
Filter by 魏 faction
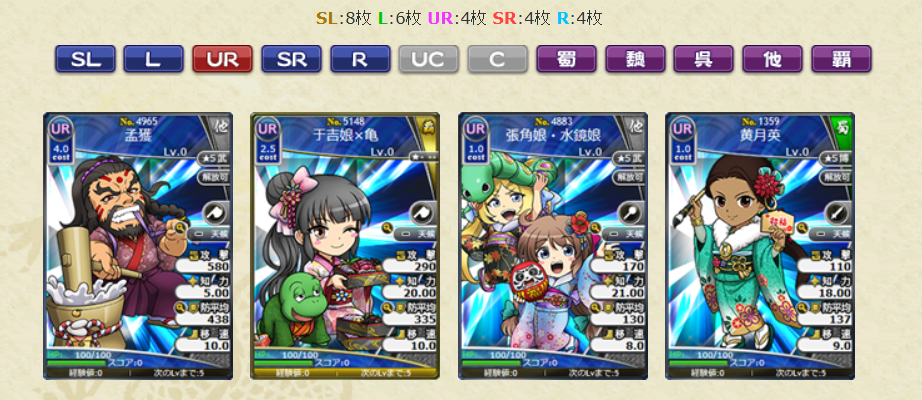click(x=635, y=59)
